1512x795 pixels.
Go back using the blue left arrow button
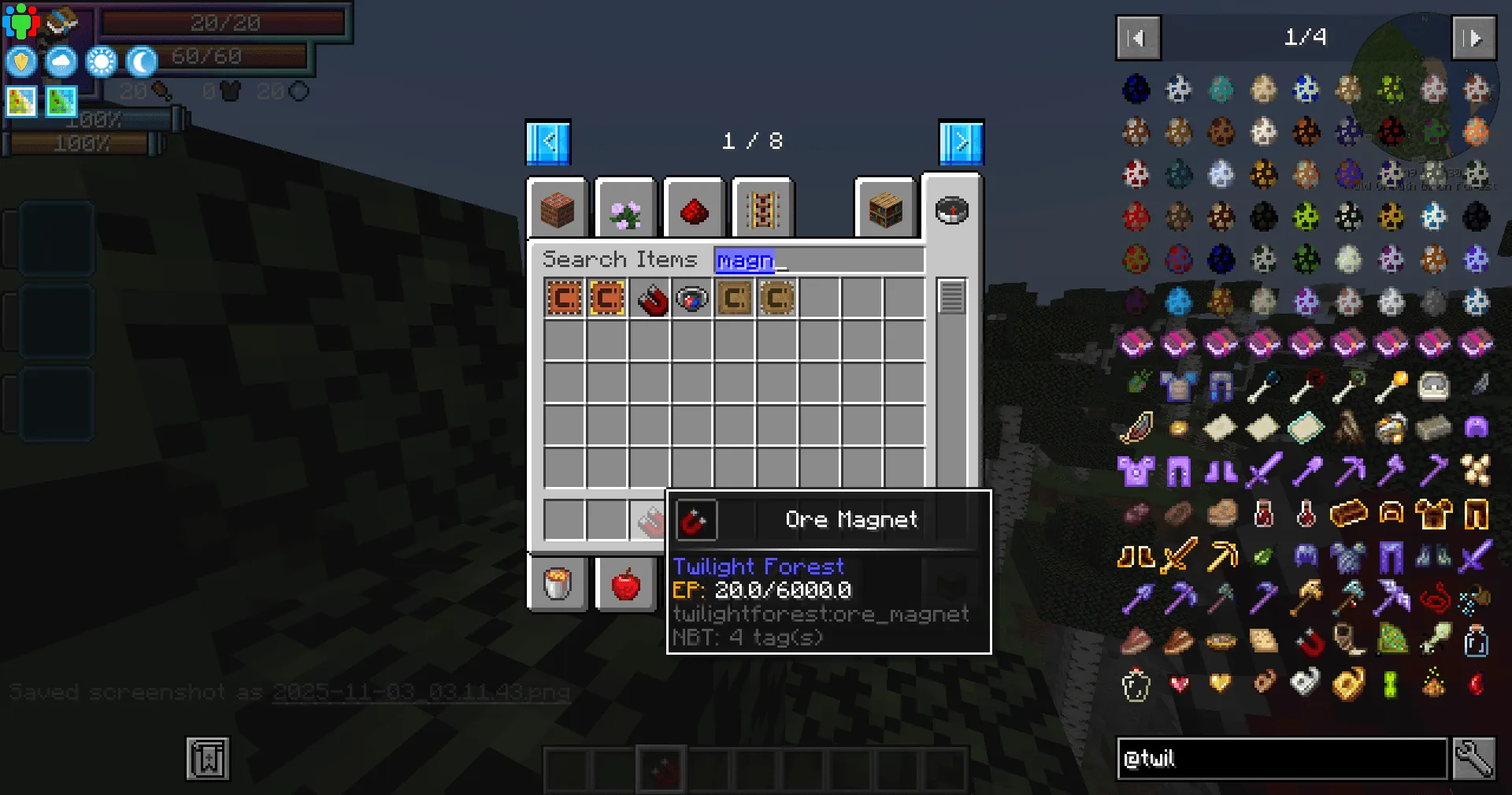click(549, 141)
